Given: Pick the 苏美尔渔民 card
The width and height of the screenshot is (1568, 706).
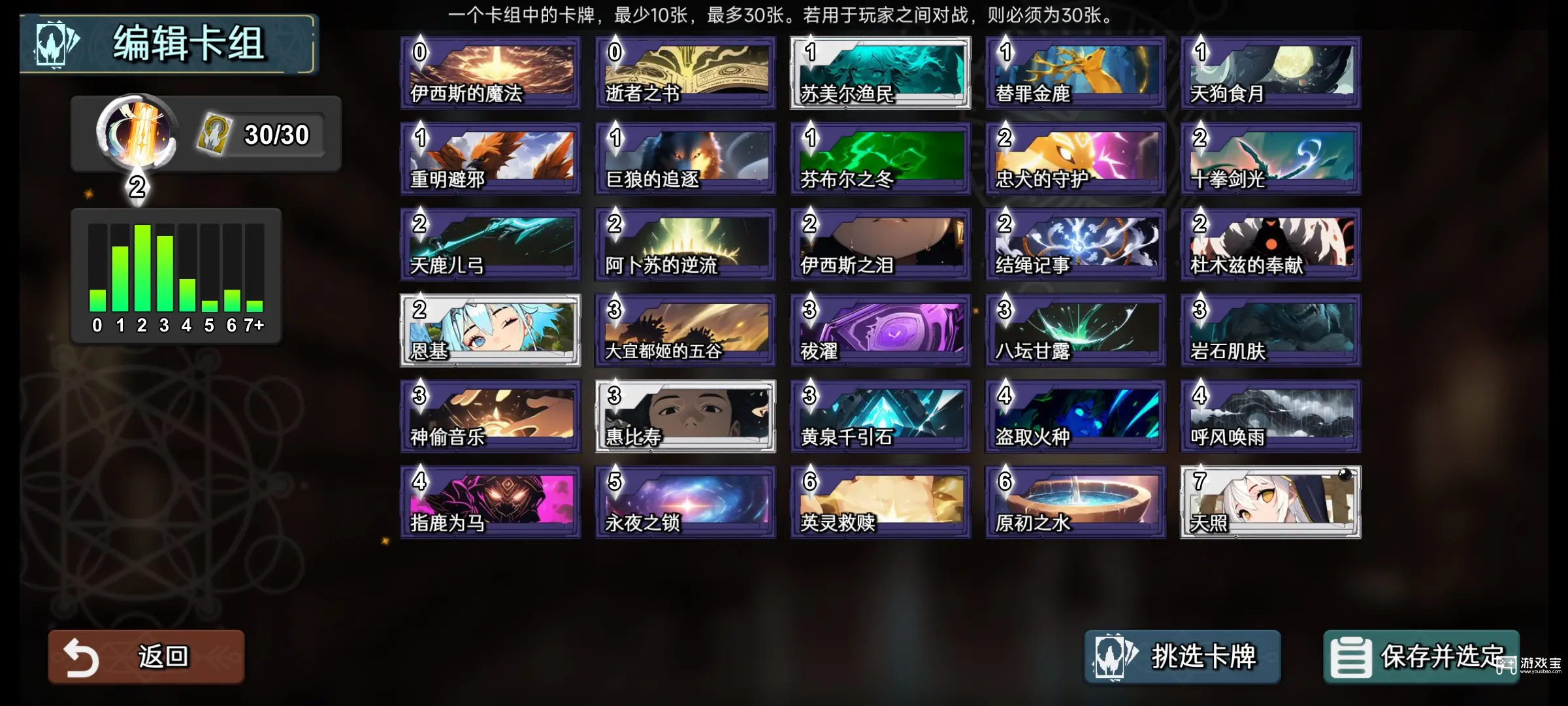Looking at the screenshot, I should 880,73.
